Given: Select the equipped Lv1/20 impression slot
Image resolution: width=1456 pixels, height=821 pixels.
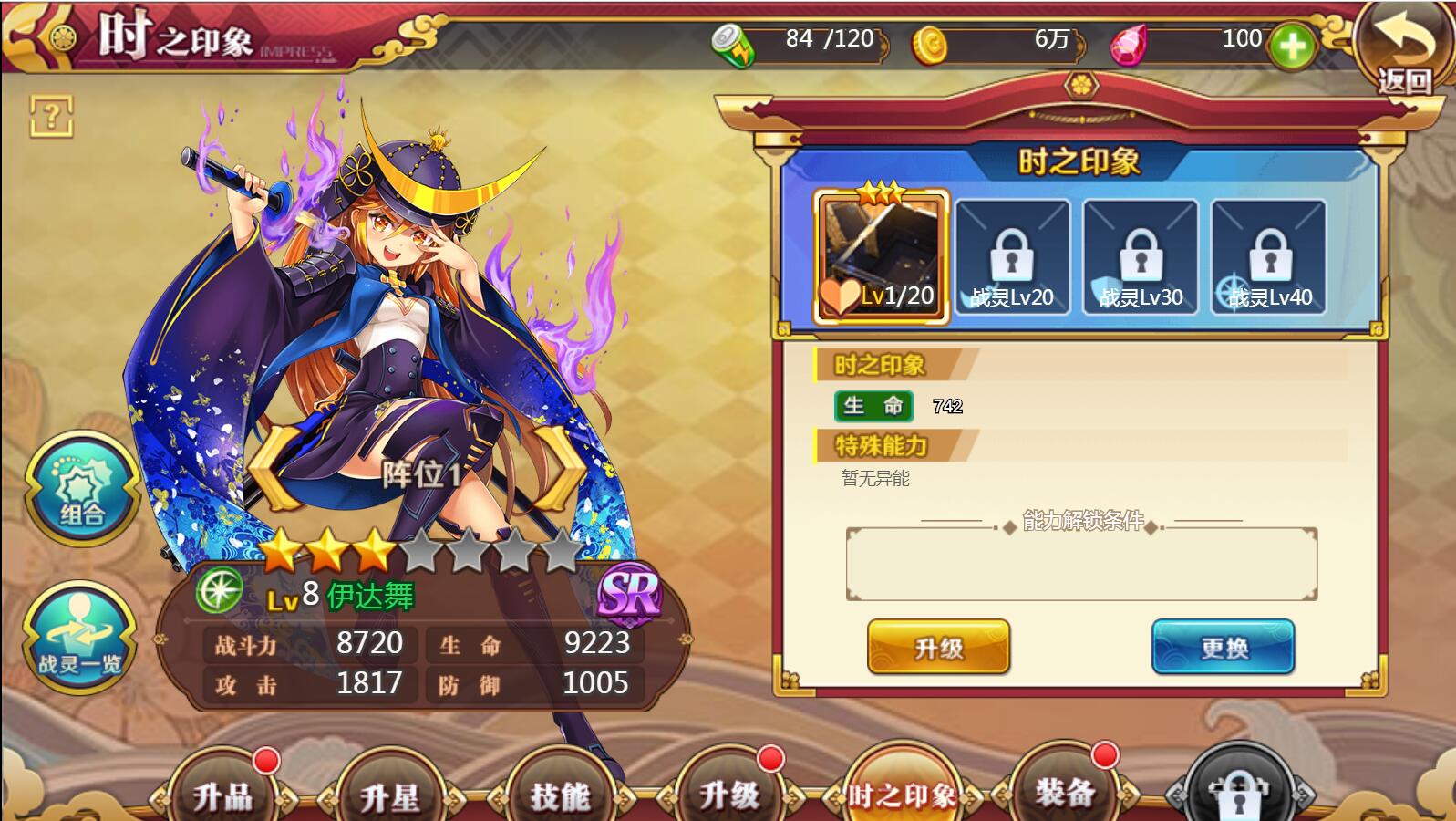Looking at the screenshot, I should click(881, 257).
